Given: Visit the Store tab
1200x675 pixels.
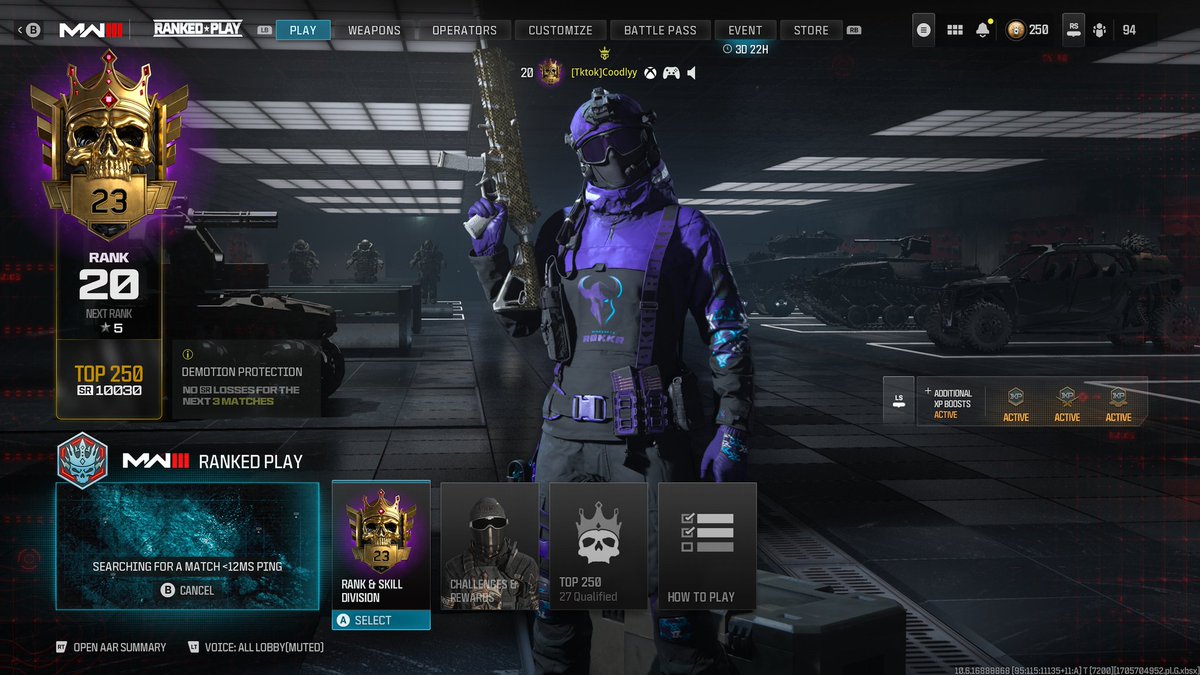Looking at the screenshot, I should tap(811, 30).
